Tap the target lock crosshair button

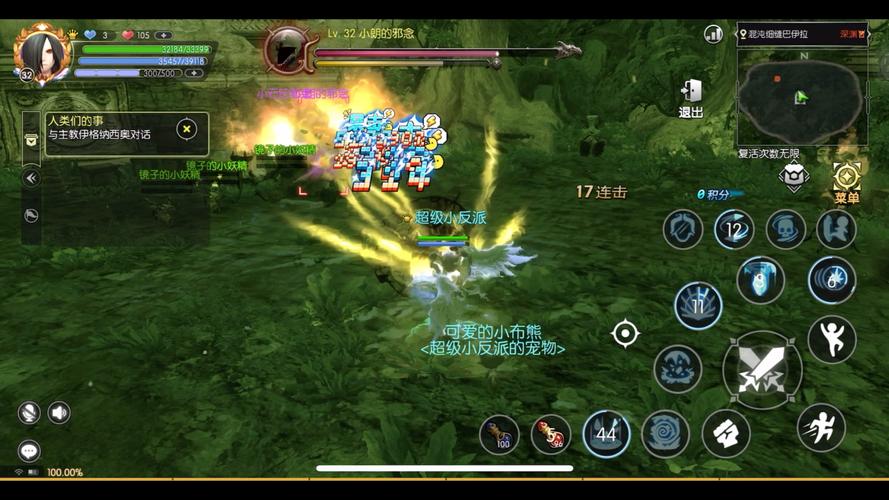[625, 333]
